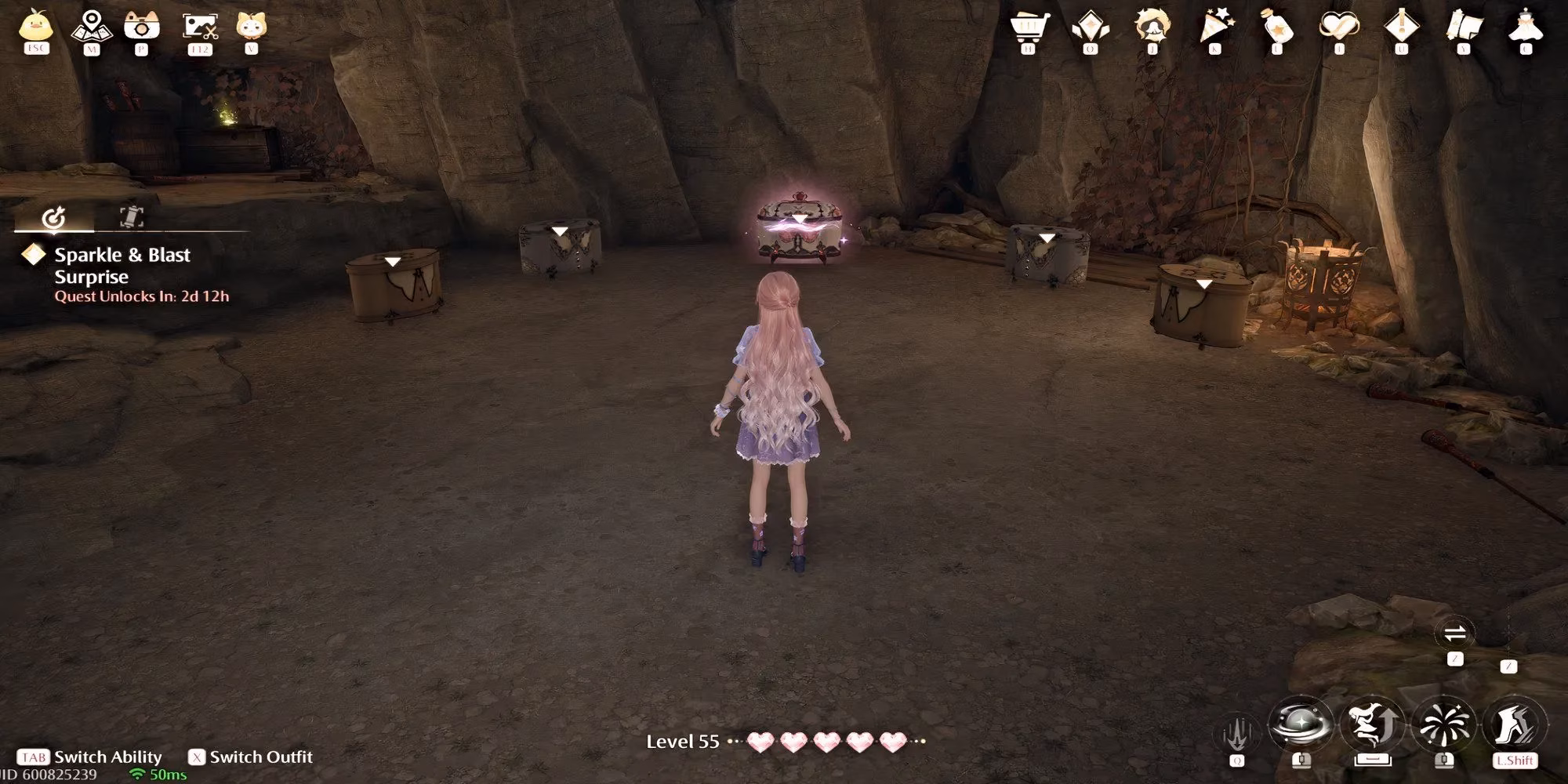Switch Ability via the TAB prompt
The height and width of the screenshot is (784, 1568).
(x=86, y=757)
